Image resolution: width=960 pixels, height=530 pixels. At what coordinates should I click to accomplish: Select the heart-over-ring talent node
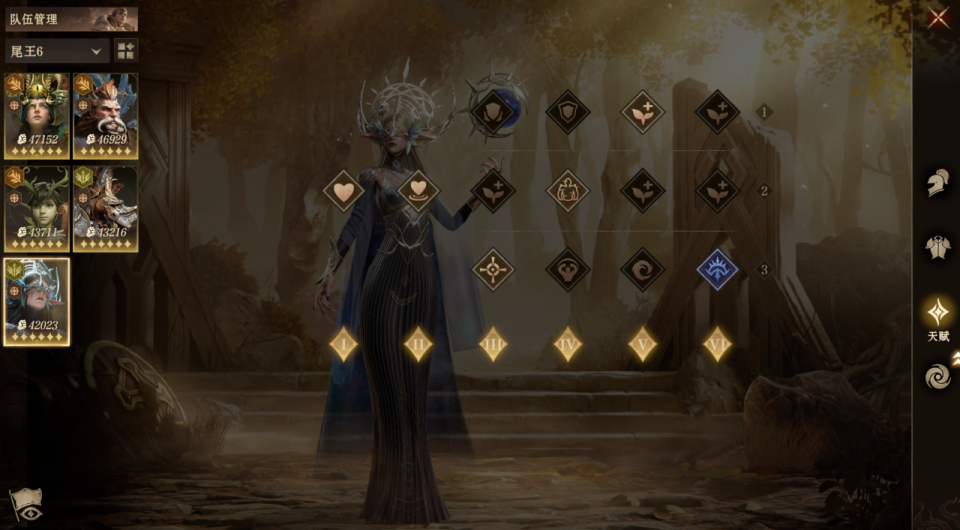click(x=419, y=190)
